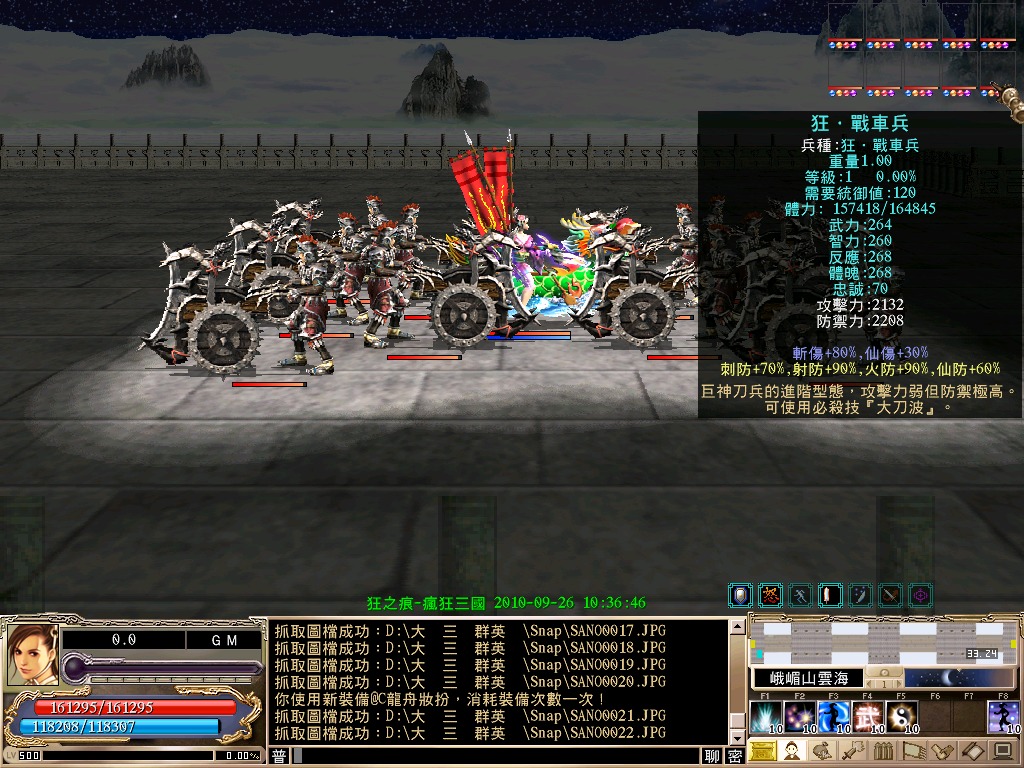The image size is (1024, 768).
Task: Open the computer system menu button
Action: 1001,751
